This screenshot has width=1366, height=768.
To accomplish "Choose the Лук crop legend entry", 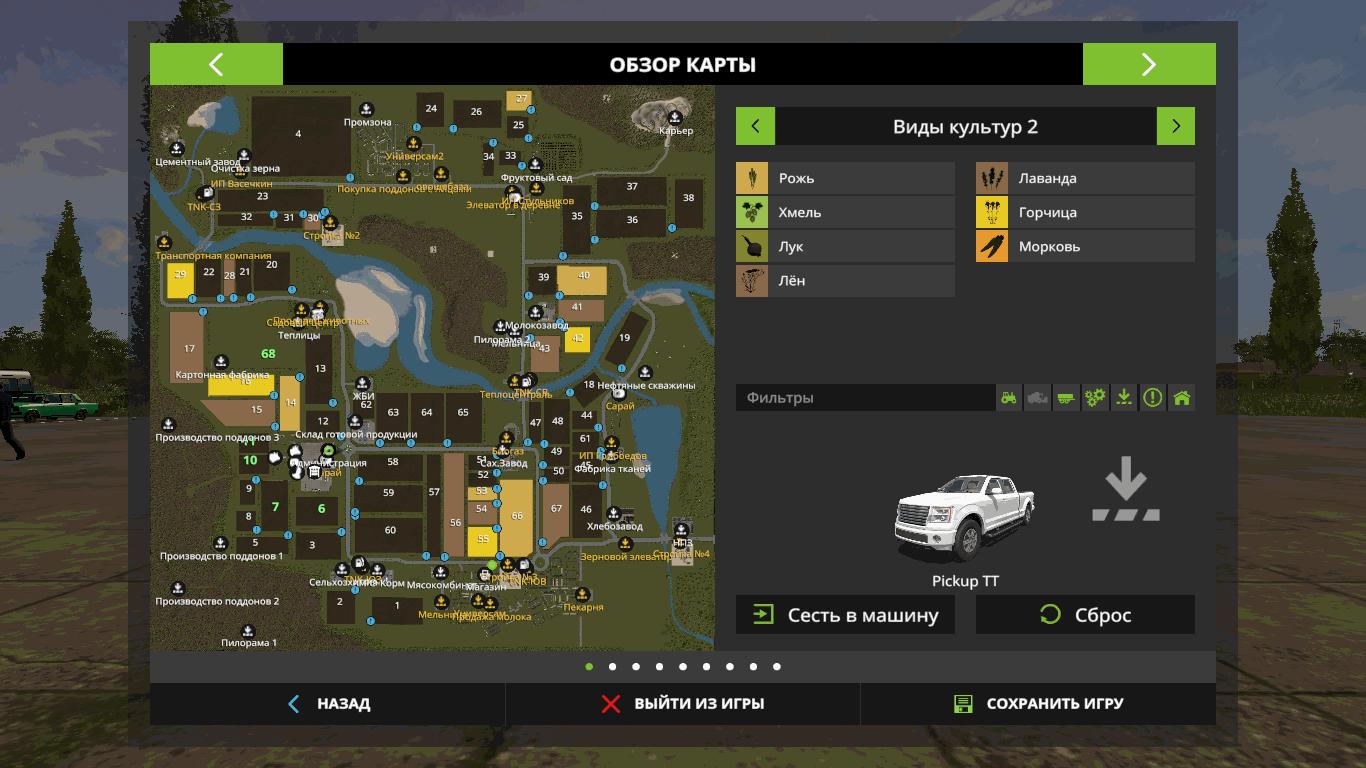I will pyautogui.click(x=845, y=246).
